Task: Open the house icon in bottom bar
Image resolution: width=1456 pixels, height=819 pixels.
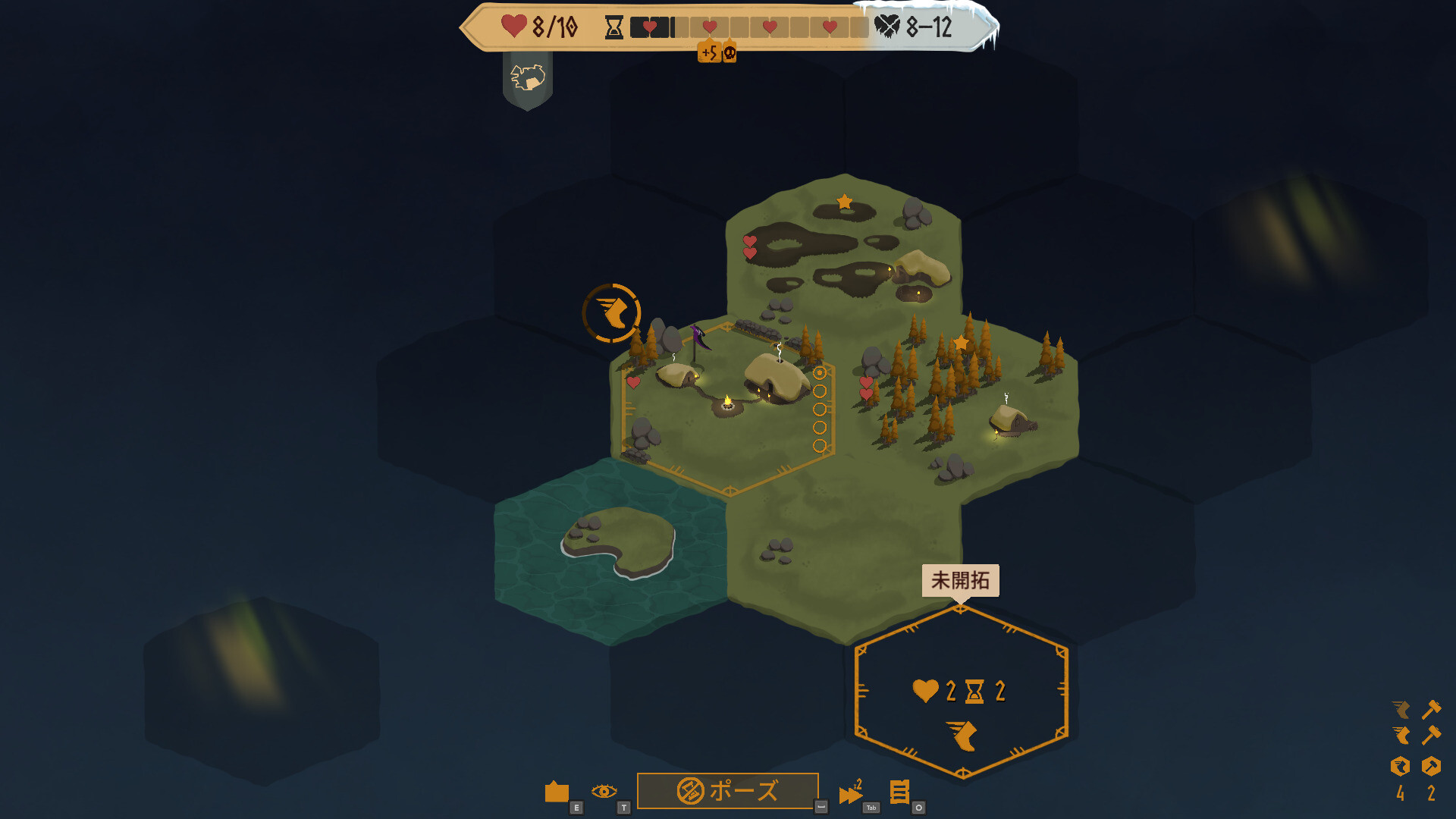Action: tap(557, 792)
